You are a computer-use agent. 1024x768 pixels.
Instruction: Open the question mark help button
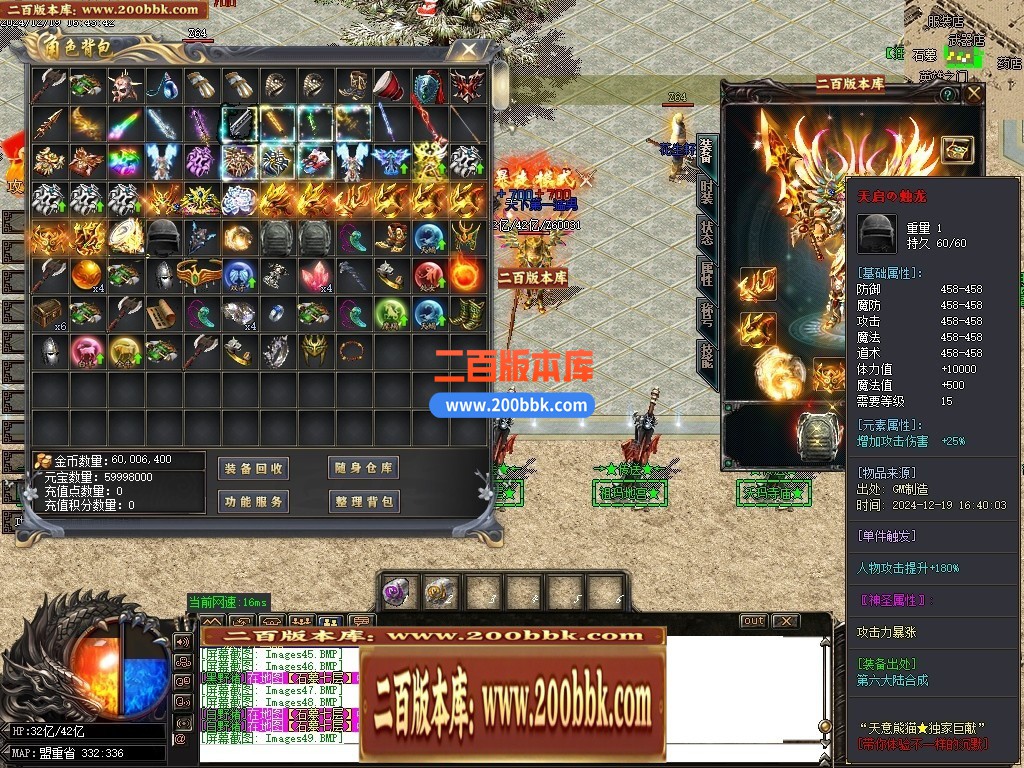[x=947, y=95]
